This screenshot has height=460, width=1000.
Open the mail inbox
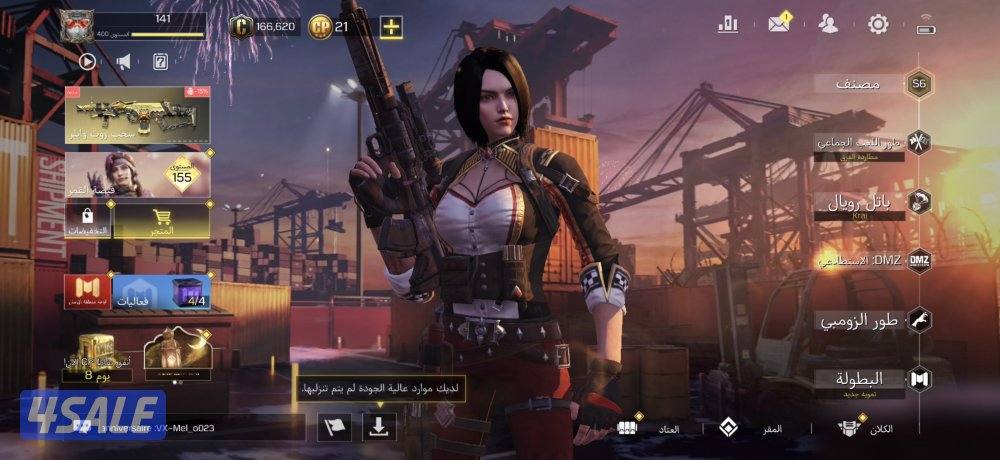(x=780, y=24)
